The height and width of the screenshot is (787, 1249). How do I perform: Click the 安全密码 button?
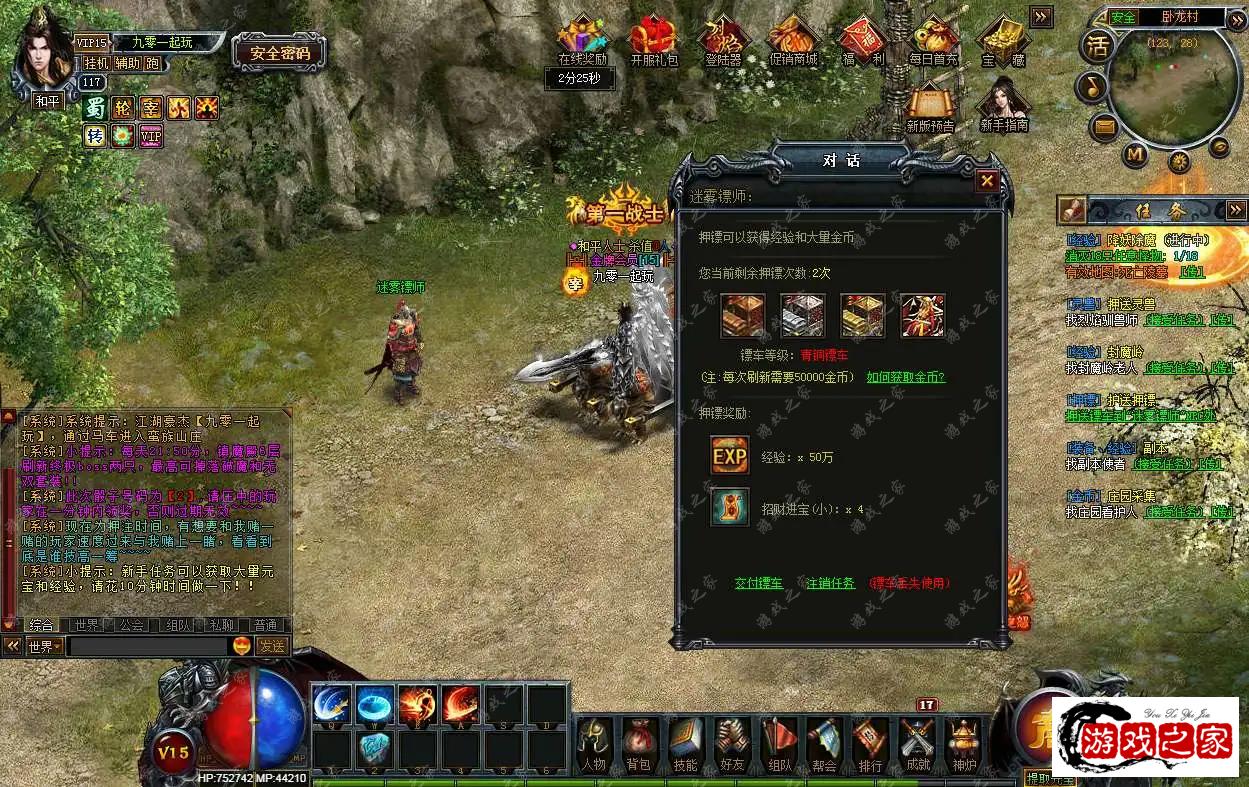[280, 53]
